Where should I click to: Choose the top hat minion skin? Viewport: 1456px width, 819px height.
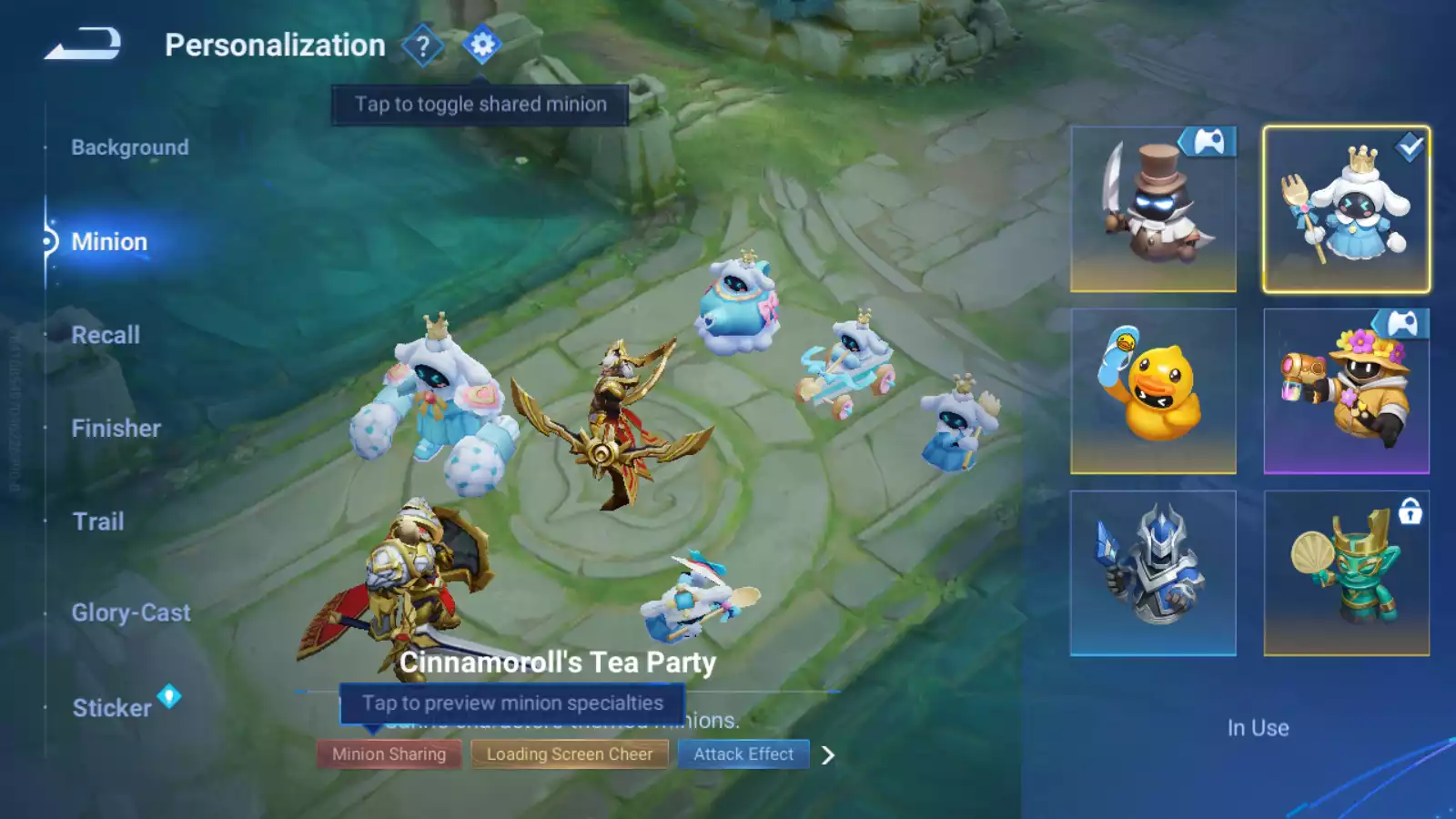1153,209
